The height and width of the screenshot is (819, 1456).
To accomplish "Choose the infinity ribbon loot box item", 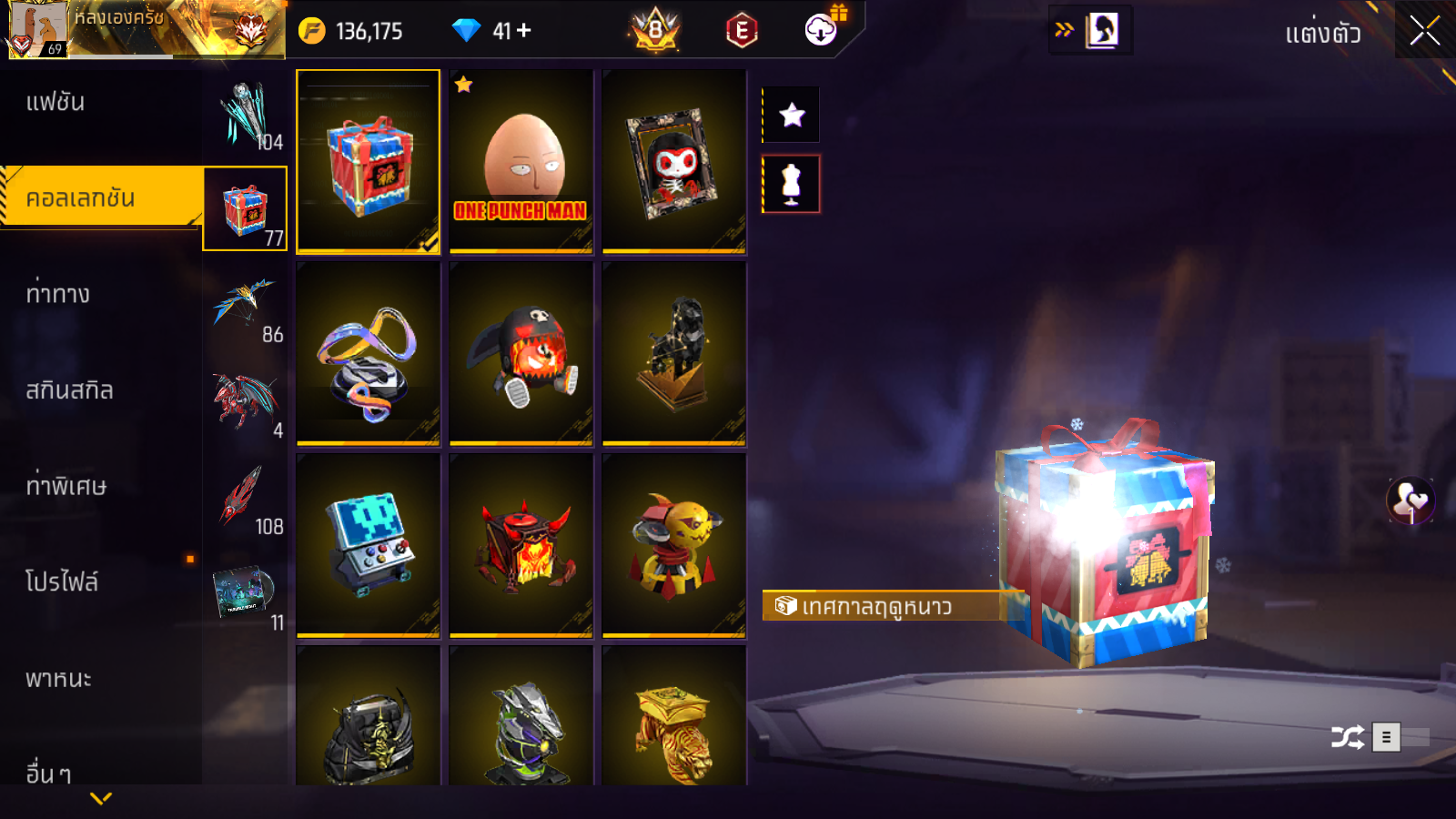I will pos(368,354).
